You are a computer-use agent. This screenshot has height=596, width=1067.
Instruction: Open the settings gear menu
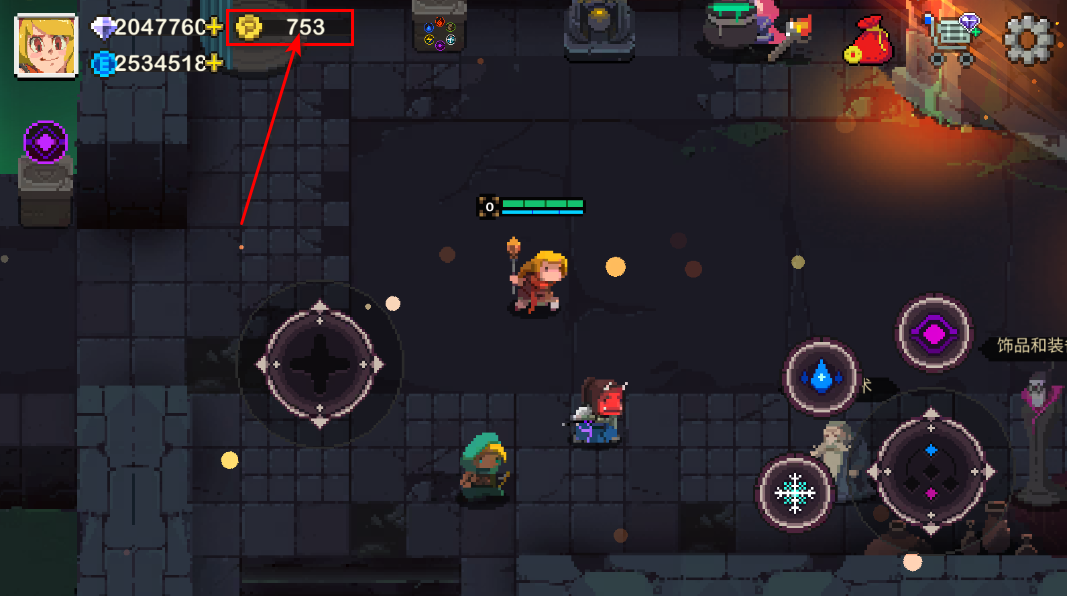point(1030,41)
